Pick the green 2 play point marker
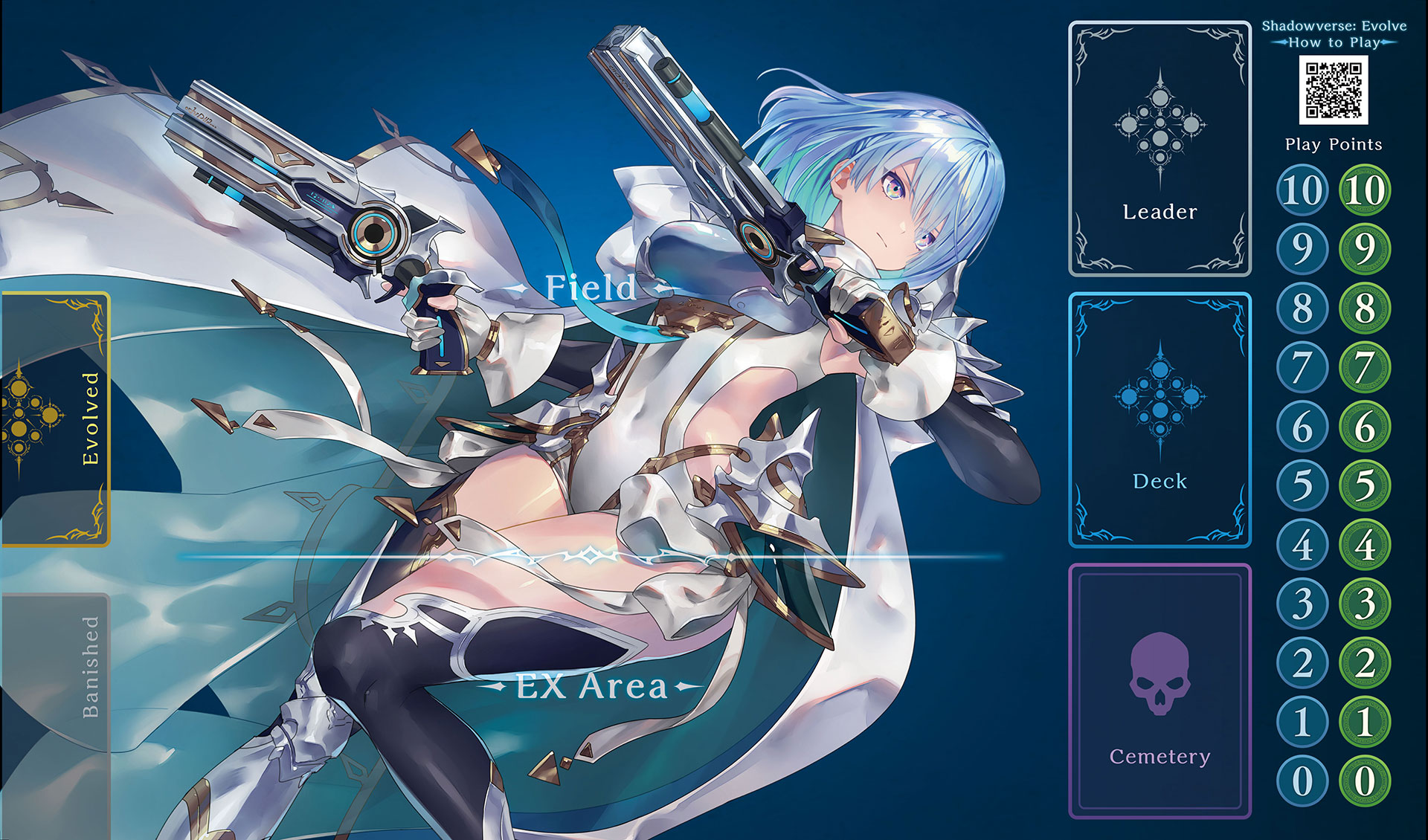The image size is (1428, 840). click(x=1365, y=663)
